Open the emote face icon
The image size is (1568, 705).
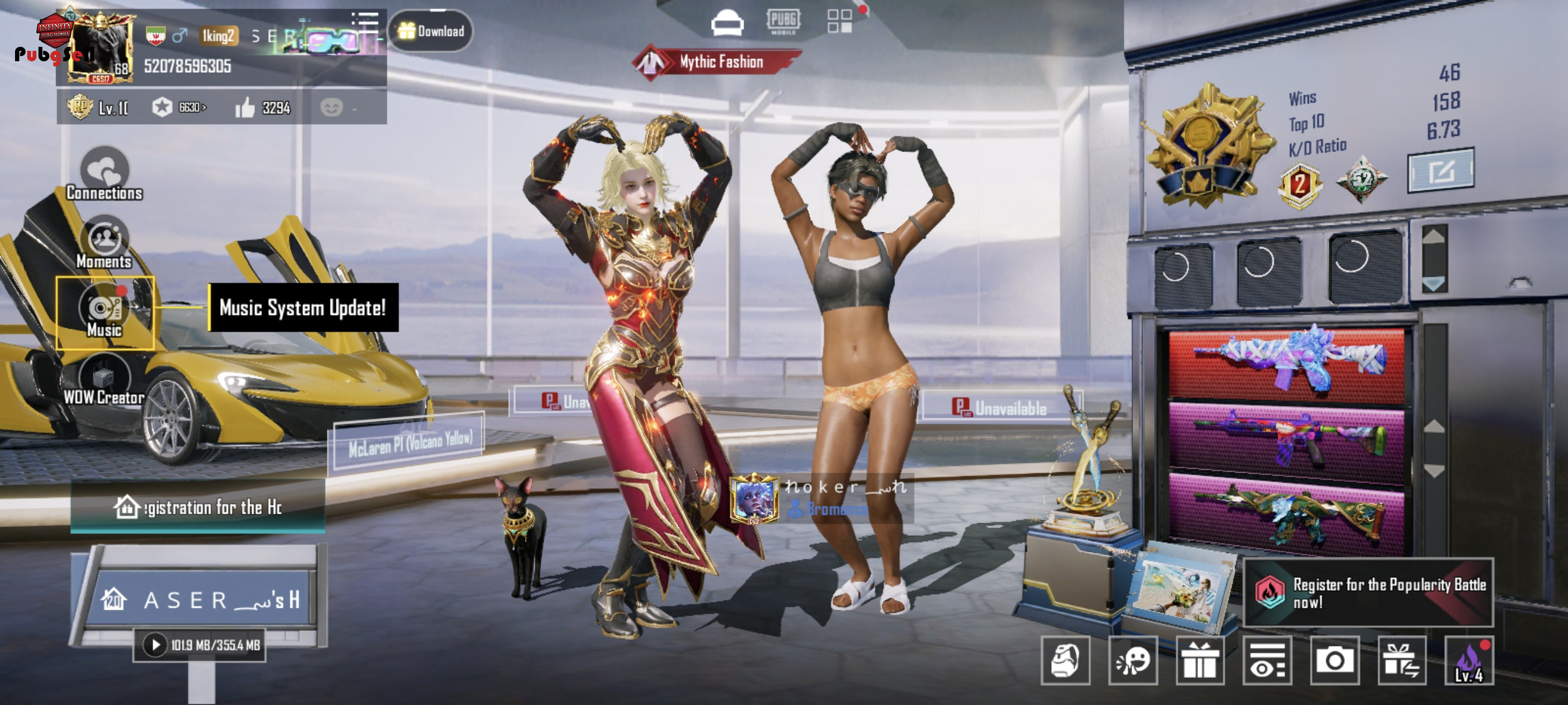coord(1132,661)
